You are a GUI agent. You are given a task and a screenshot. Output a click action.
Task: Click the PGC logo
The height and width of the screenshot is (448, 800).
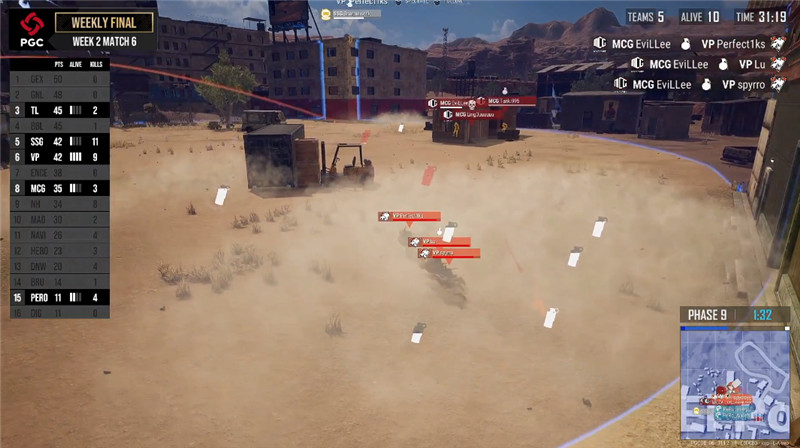pos(34,31)
